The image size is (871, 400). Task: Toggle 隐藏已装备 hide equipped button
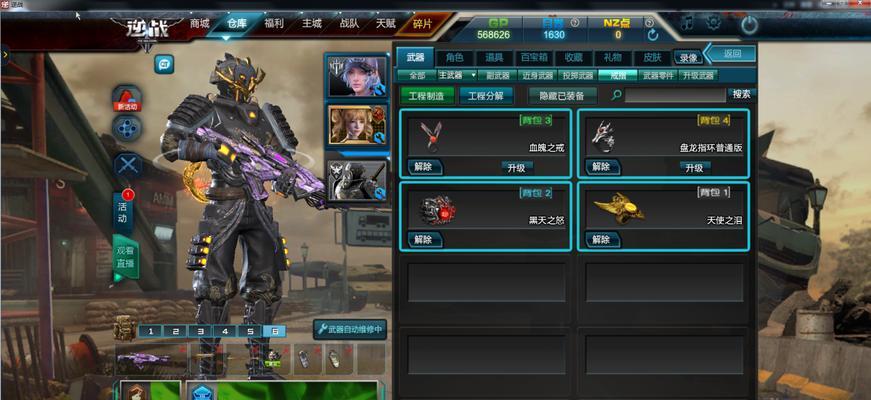point(562,96)
